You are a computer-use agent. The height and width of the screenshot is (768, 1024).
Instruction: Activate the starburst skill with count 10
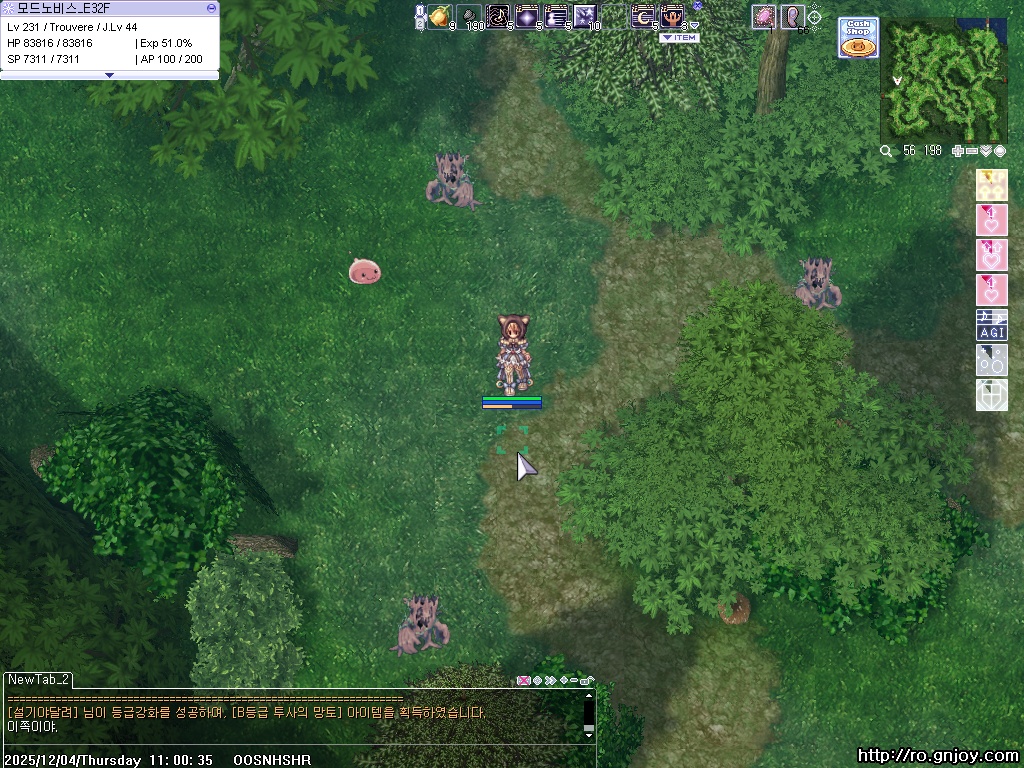pos(585,16)
